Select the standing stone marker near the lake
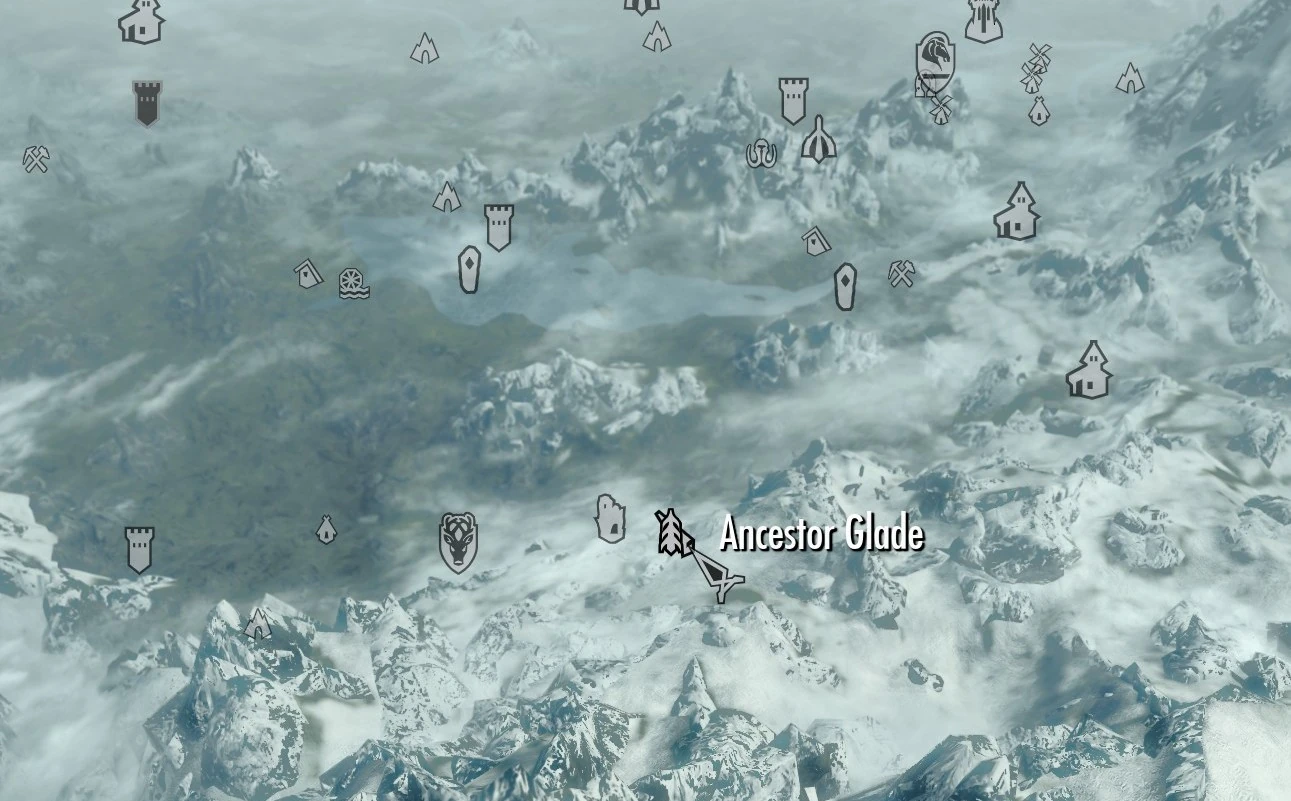 pyautogui.click(x=468, y=267)
